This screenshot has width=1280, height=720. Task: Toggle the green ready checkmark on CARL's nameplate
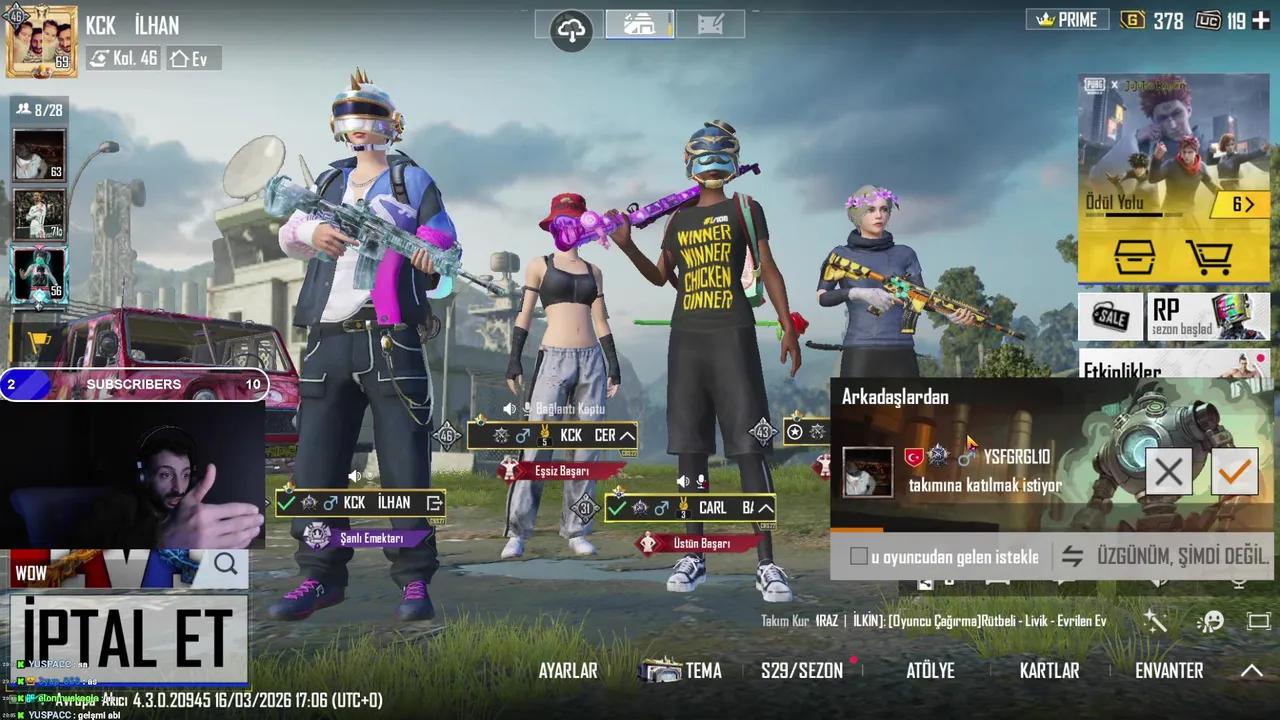616,508
